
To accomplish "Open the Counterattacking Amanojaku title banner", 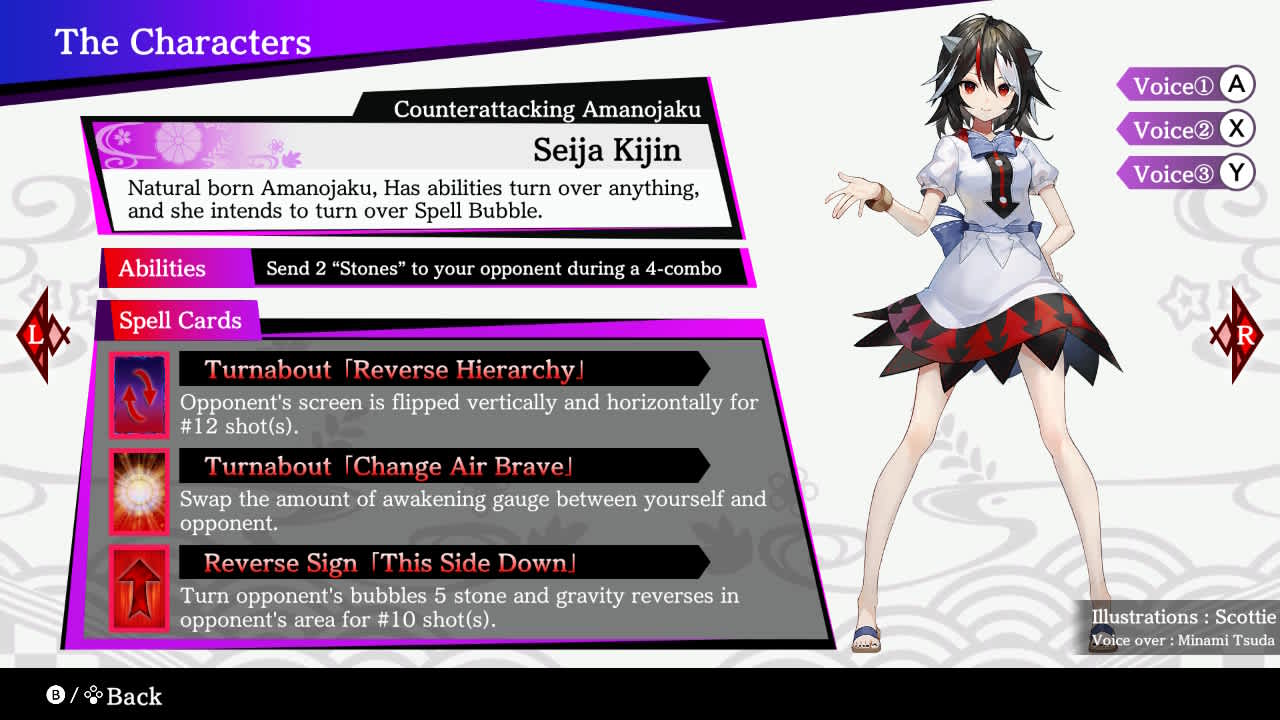I will [x=547, y=110].
